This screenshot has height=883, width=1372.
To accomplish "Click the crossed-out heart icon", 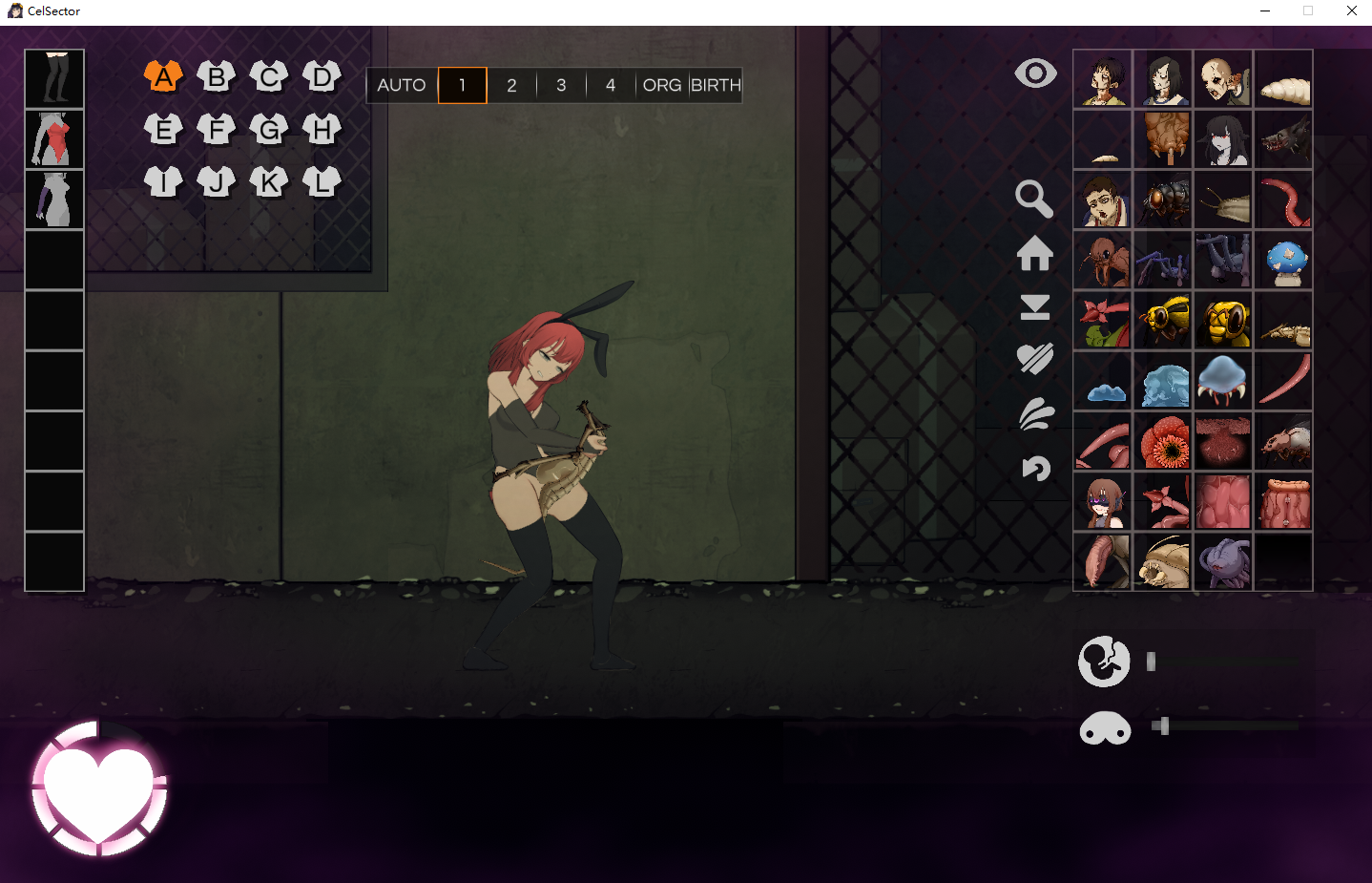I will click(x=1035, y=359).
